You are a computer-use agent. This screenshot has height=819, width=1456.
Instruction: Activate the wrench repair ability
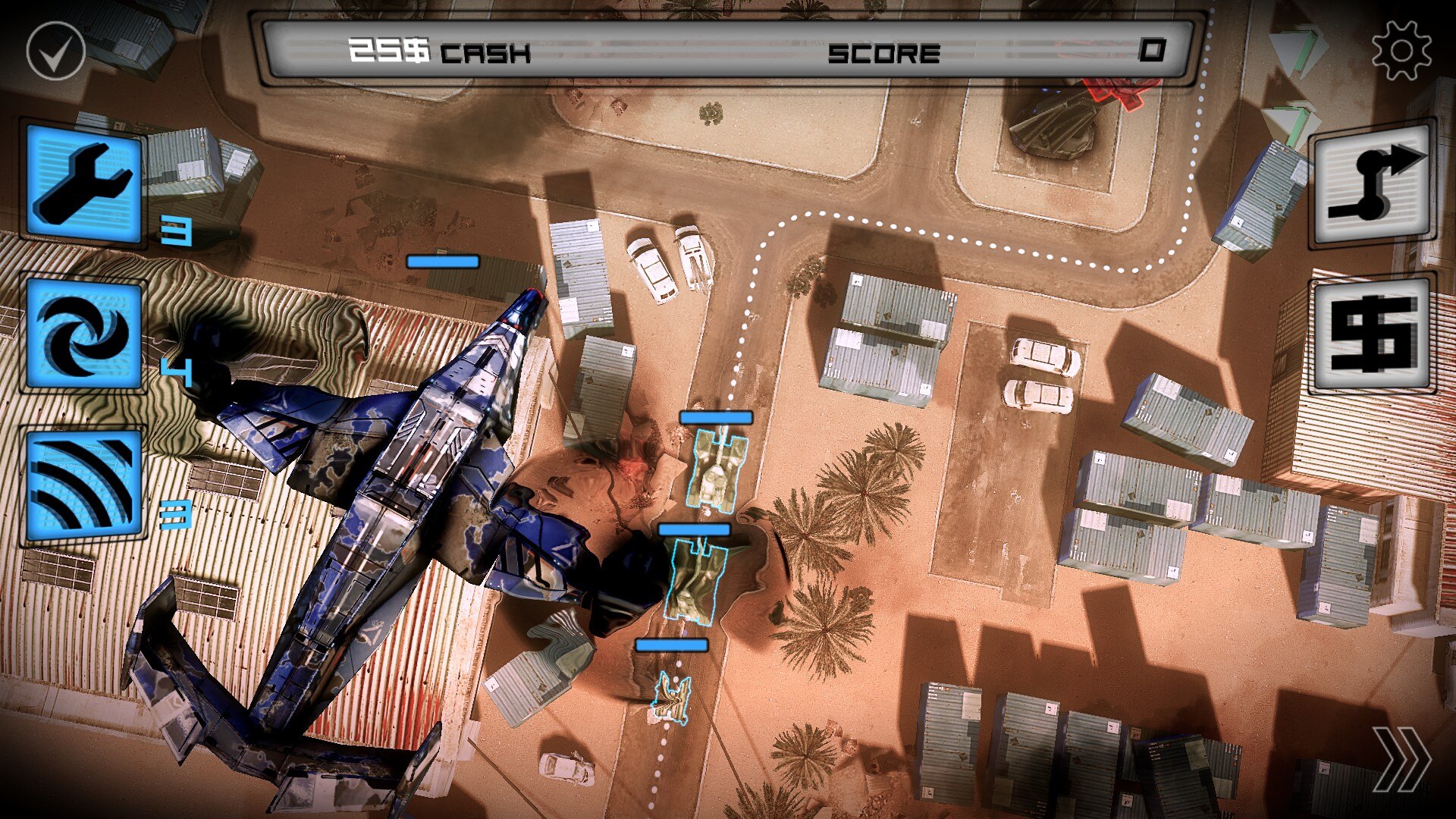(x=83, y=182)
